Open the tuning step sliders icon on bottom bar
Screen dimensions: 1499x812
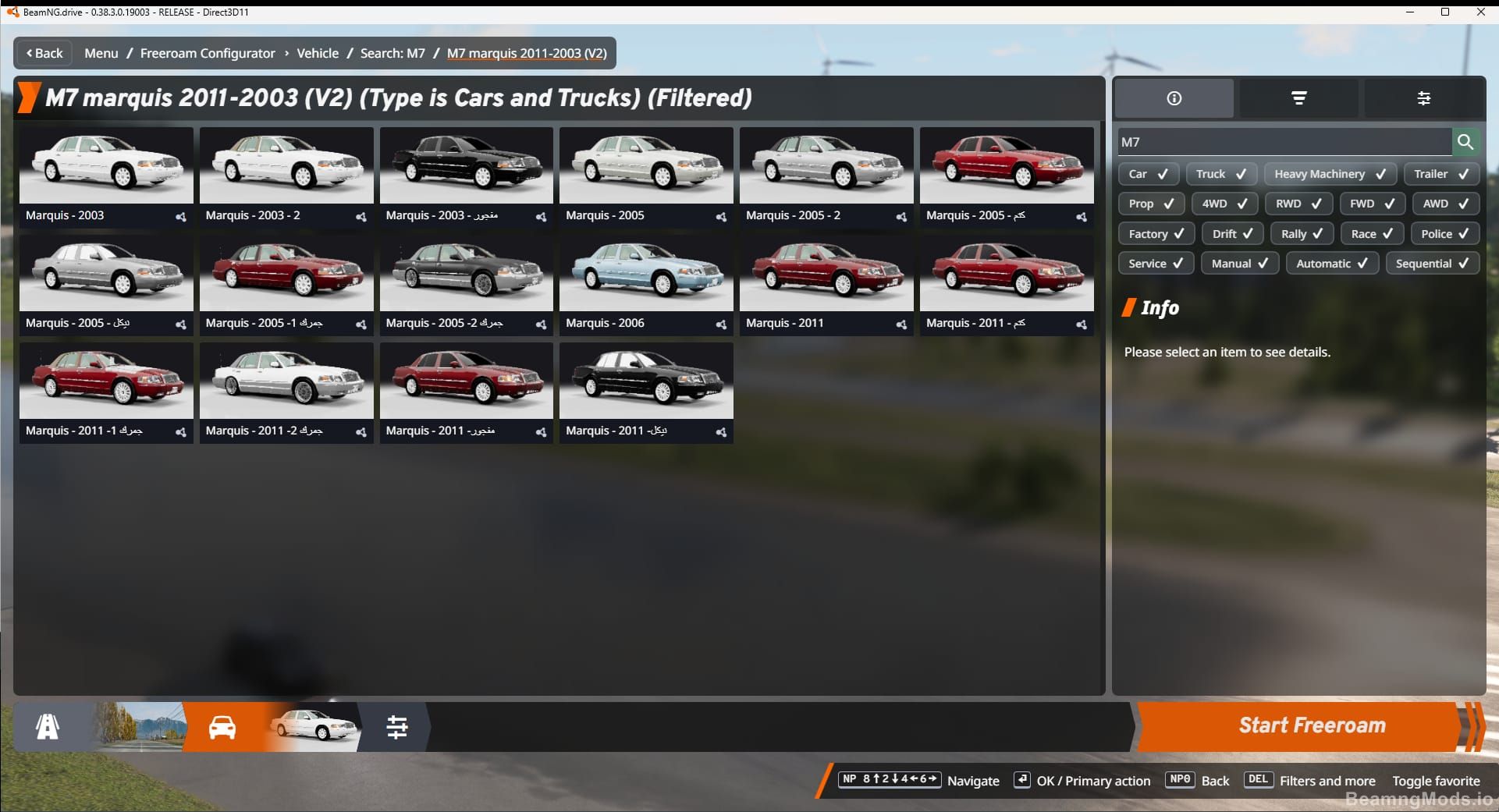(x=398, y=726)
